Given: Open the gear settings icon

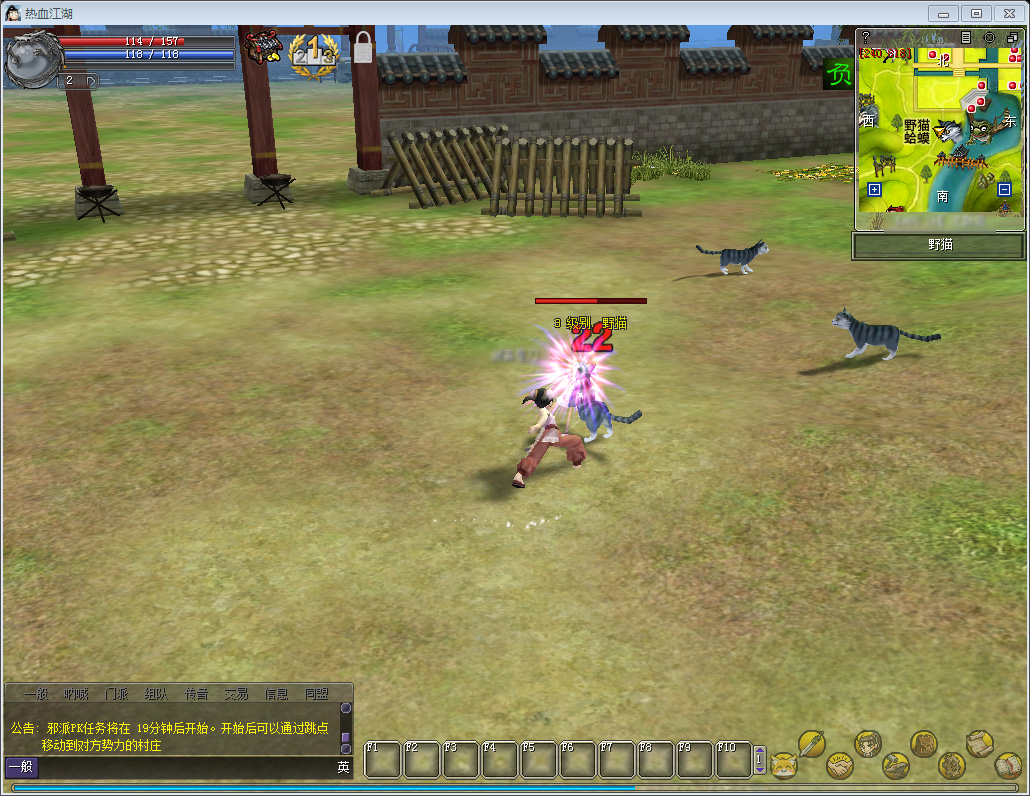Looking at the screenshot, I should 952,766.
